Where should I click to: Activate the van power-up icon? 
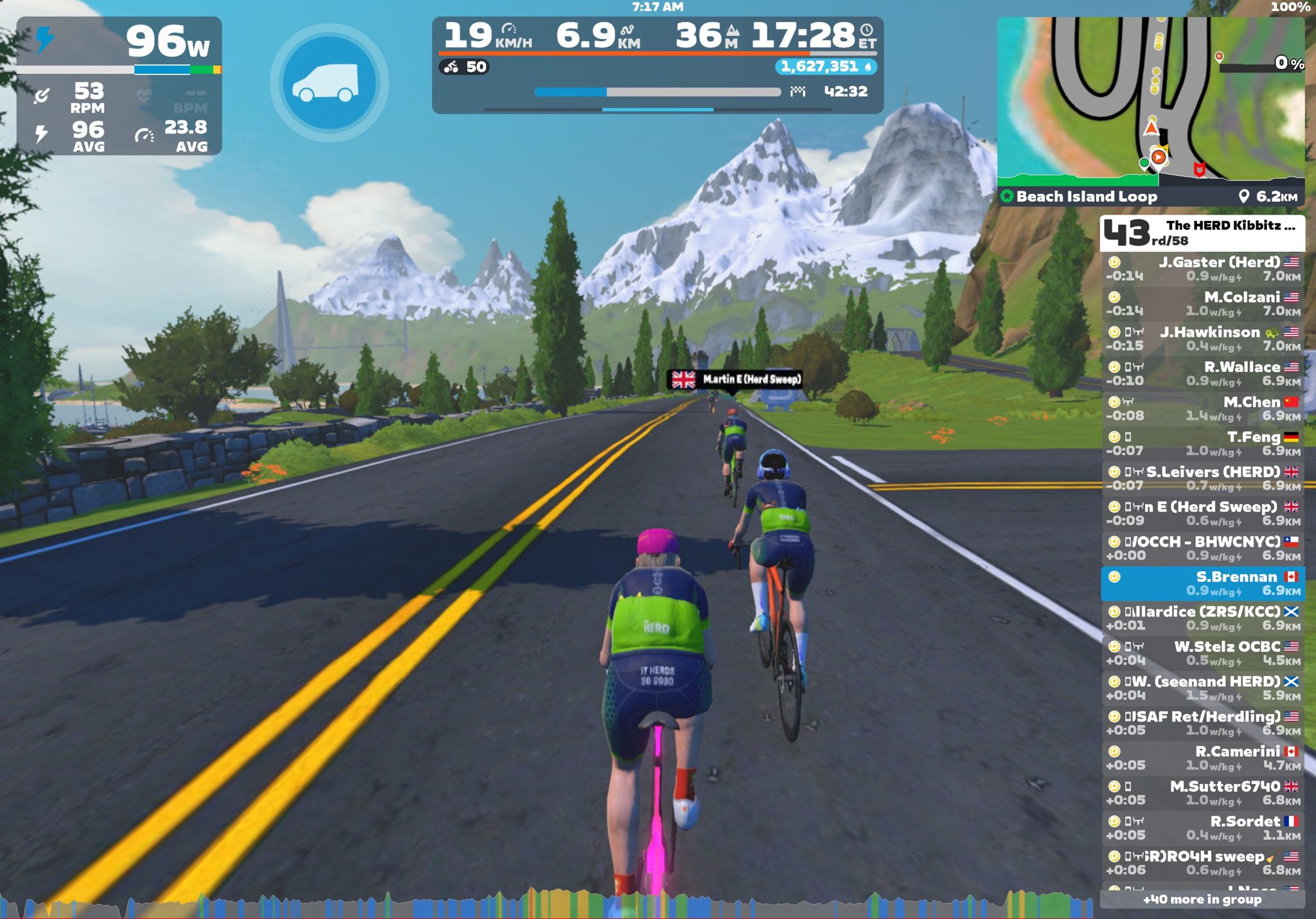tap(329, 82)
